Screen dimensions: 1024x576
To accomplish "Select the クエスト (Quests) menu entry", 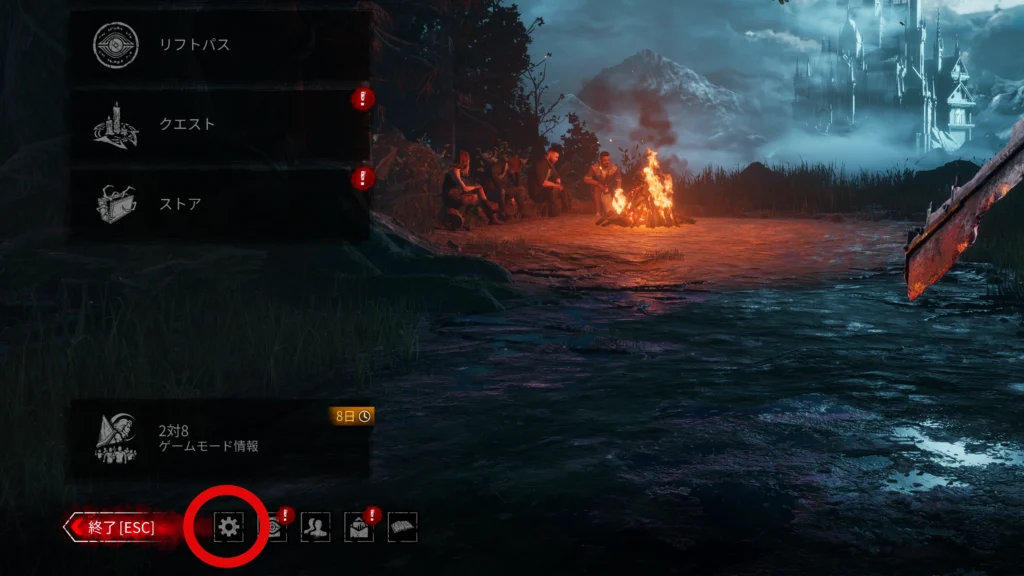I will click(x=220, y=125).
